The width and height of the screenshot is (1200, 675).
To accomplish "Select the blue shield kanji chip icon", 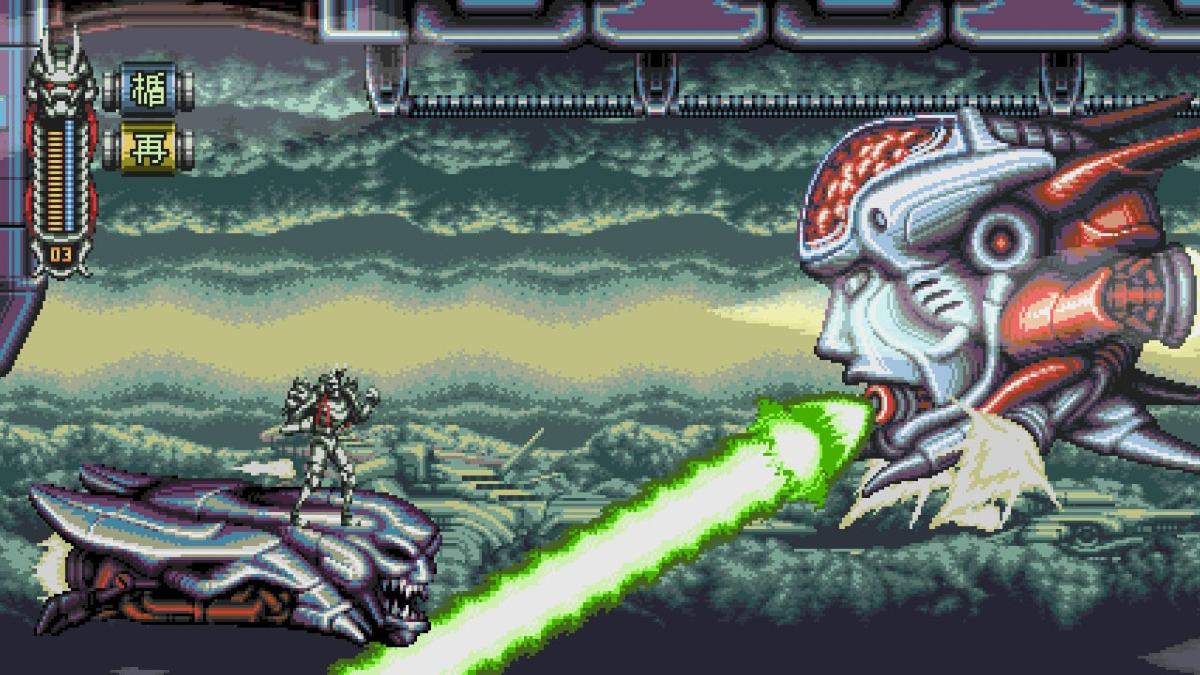I will [x=147, y=91].
